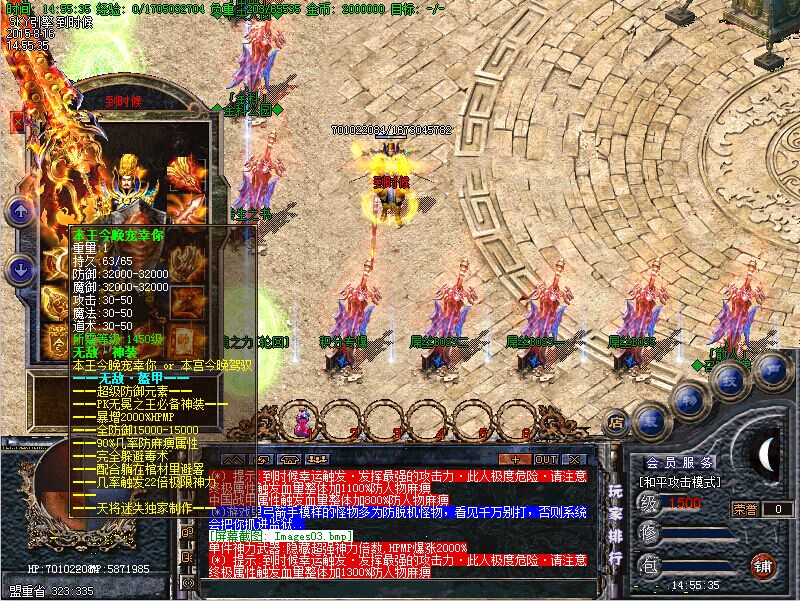Viewport: 800px width, 601px height.
Task: Close the character equipment panel
Action: pyautogui.click(x=17, y=122)
